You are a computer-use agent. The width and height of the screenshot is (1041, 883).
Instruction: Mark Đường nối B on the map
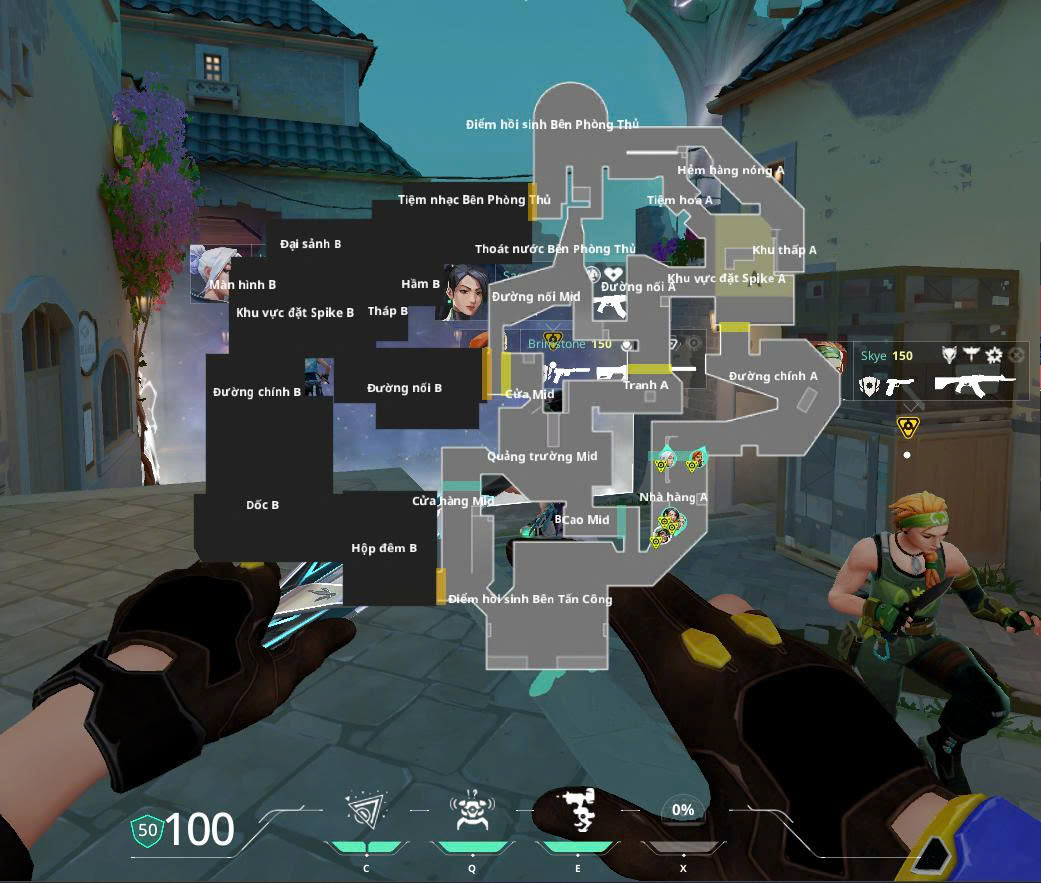point(404,388)
